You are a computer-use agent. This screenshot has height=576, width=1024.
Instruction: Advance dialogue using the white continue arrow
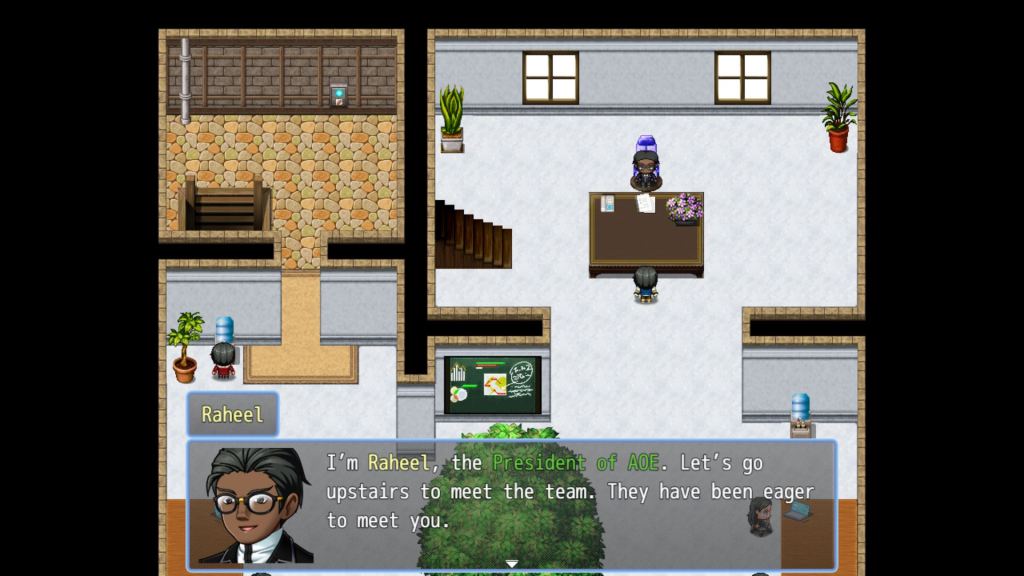pyautogui.click(x=511, y=564)
